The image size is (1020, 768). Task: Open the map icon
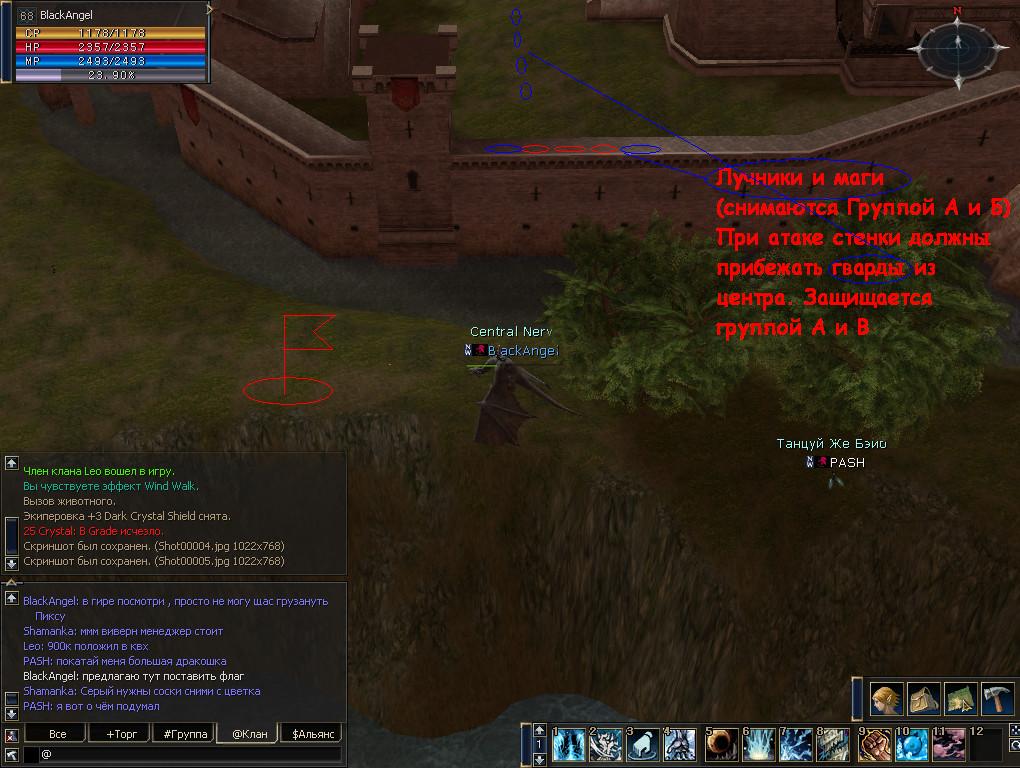tap(961, 697)
